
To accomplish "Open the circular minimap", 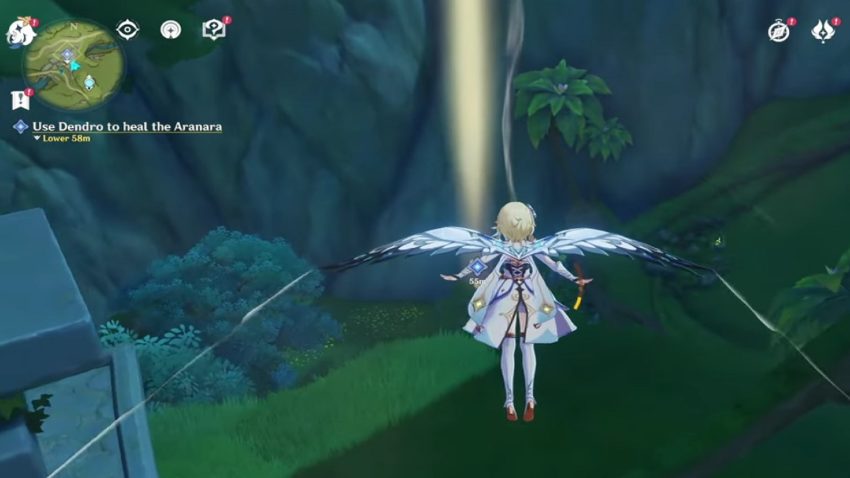I will coord(75,65).
